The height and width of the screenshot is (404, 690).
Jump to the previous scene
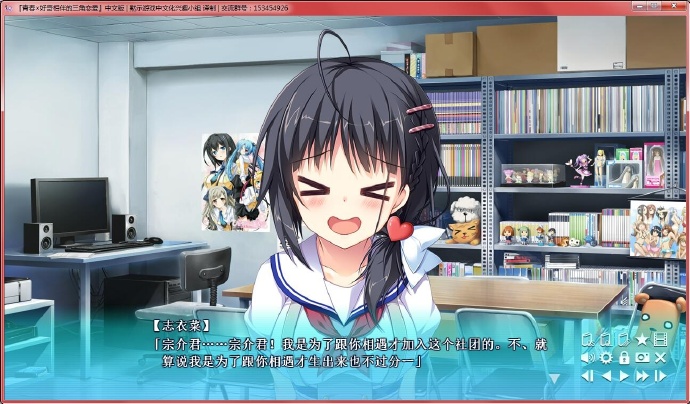[x=588, y=376]
